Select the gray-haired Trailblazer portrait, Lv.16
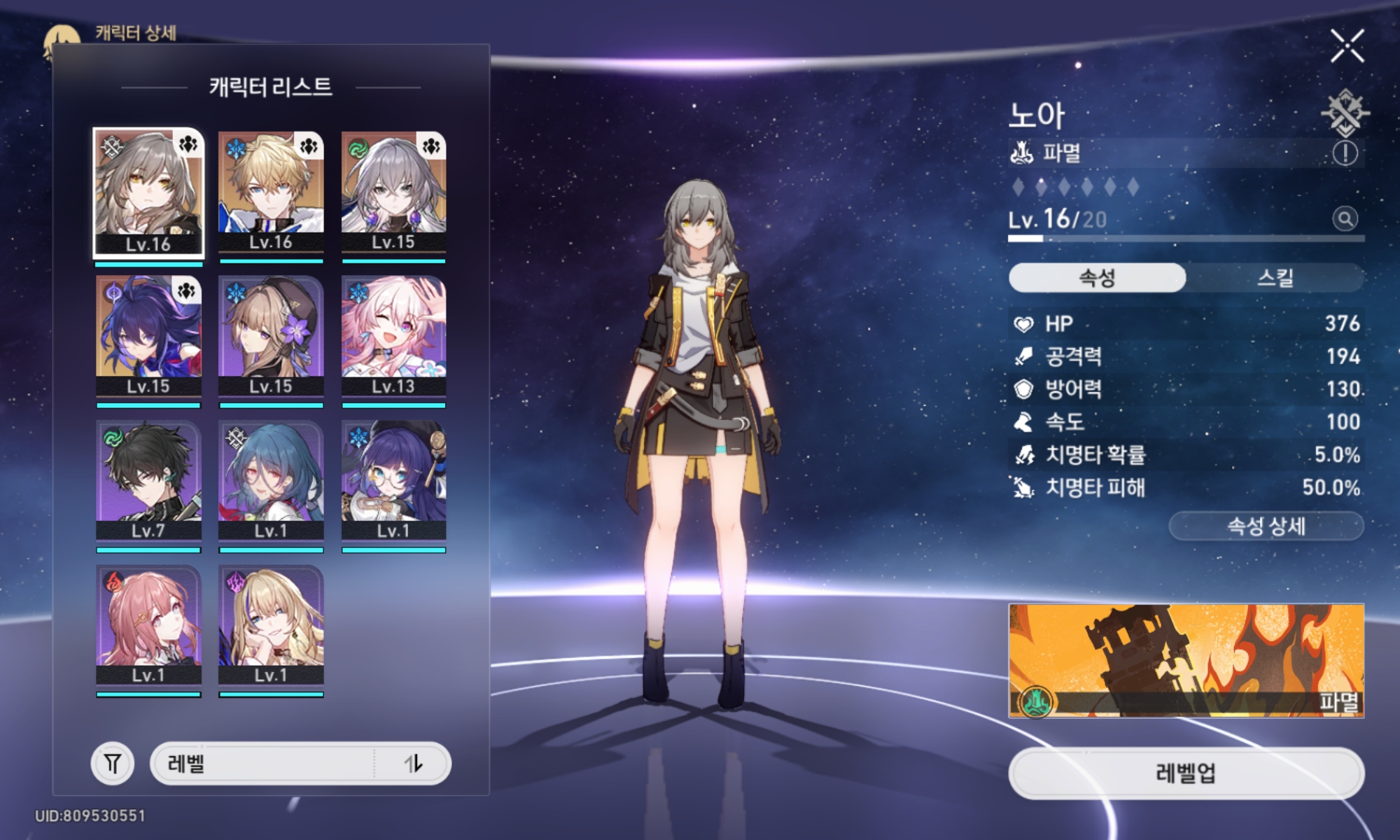Viewport: 1400px width, 840px height. coord(148,192)
